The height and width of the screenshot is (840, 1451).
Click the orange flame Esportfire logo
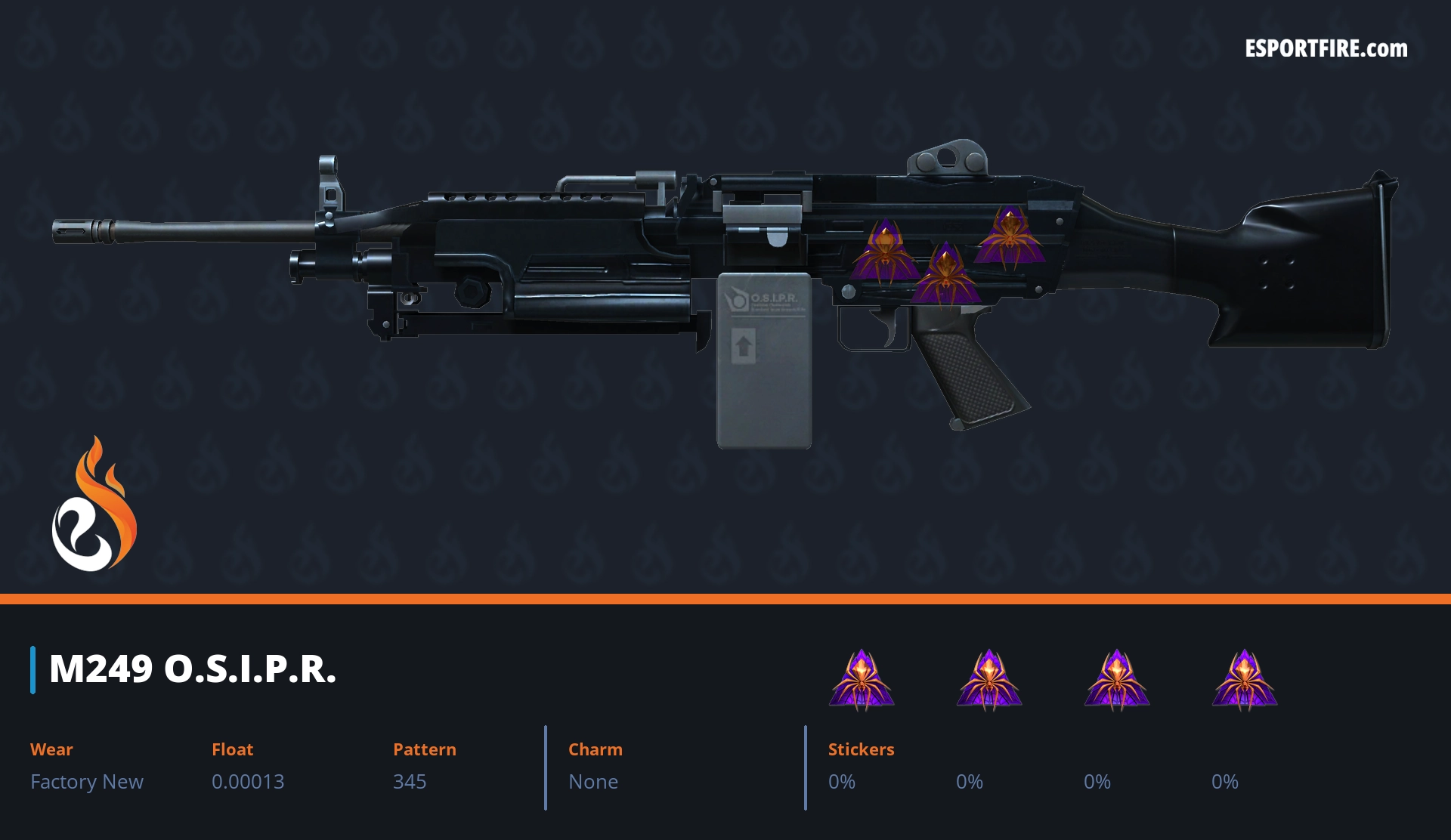(x=94, y=505)
